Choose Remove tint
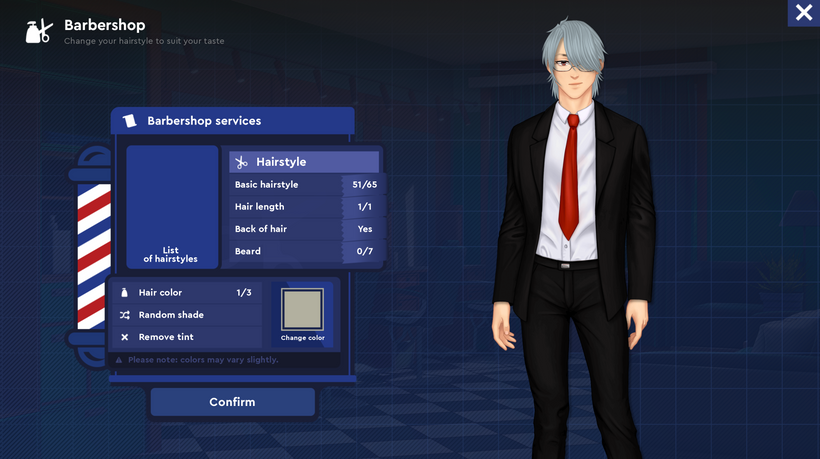 (x=186, y=337)
